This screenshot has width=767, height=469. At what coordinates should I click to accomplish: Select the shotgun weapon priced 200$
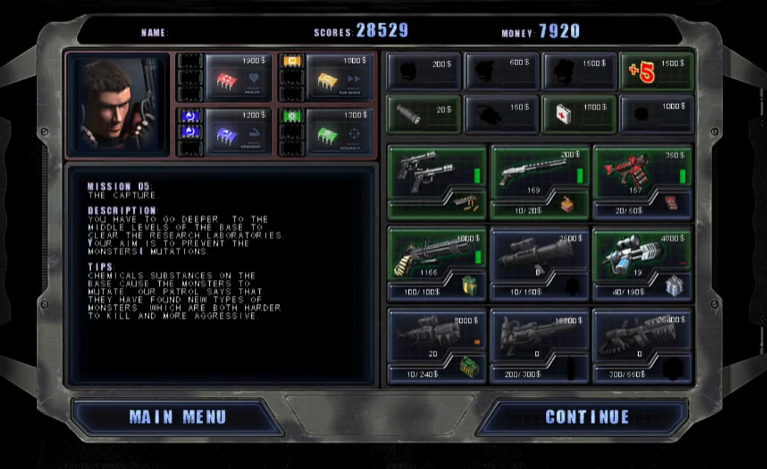pyautogui.click(x=540, y=173)
